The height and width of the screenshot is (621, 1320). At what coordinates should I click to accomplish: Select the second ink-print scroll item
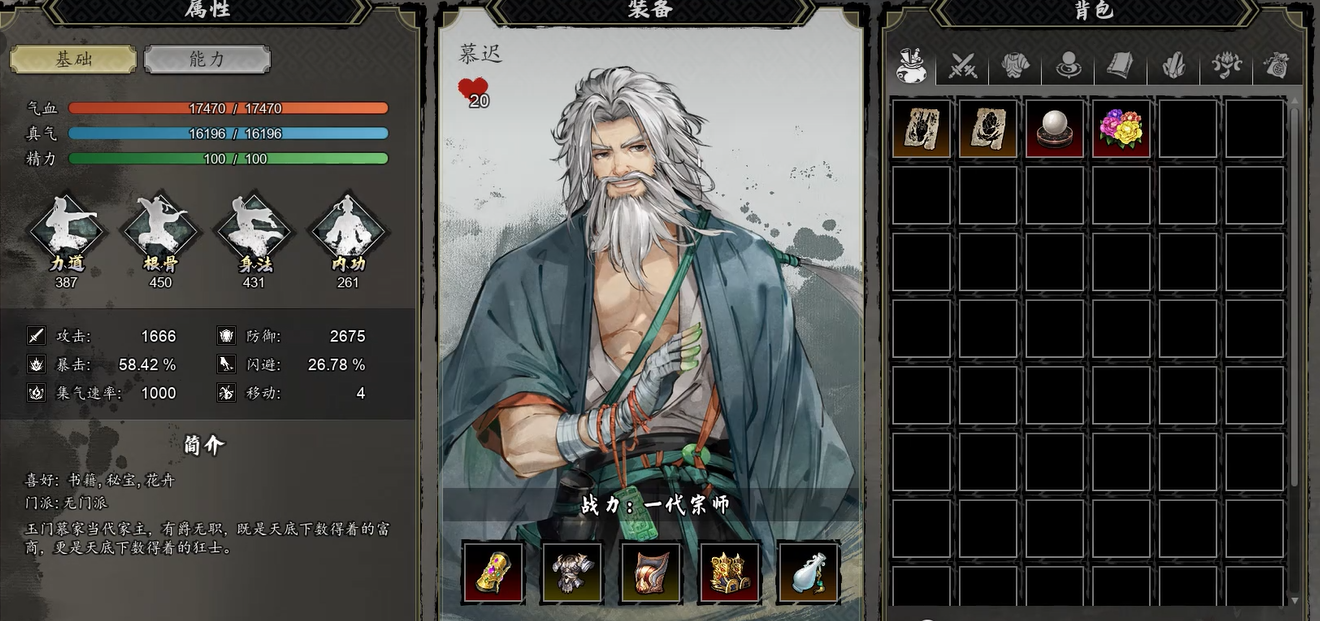tap(988, 128)
